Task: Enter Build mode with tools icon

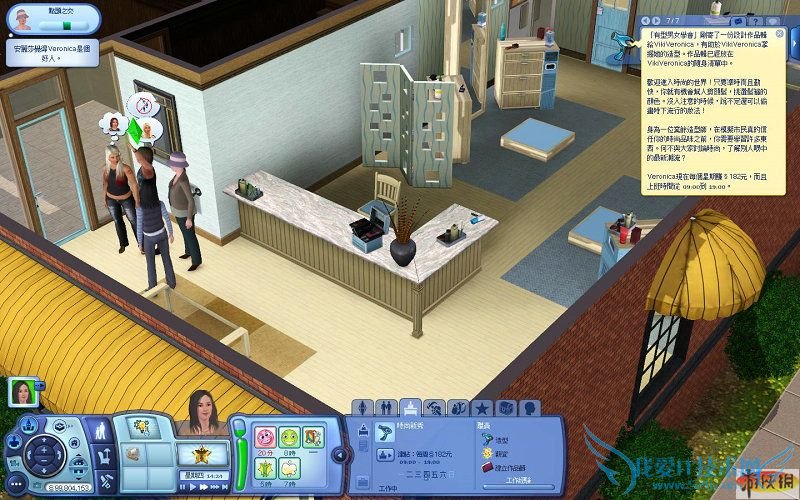Action: pos(103,478)
